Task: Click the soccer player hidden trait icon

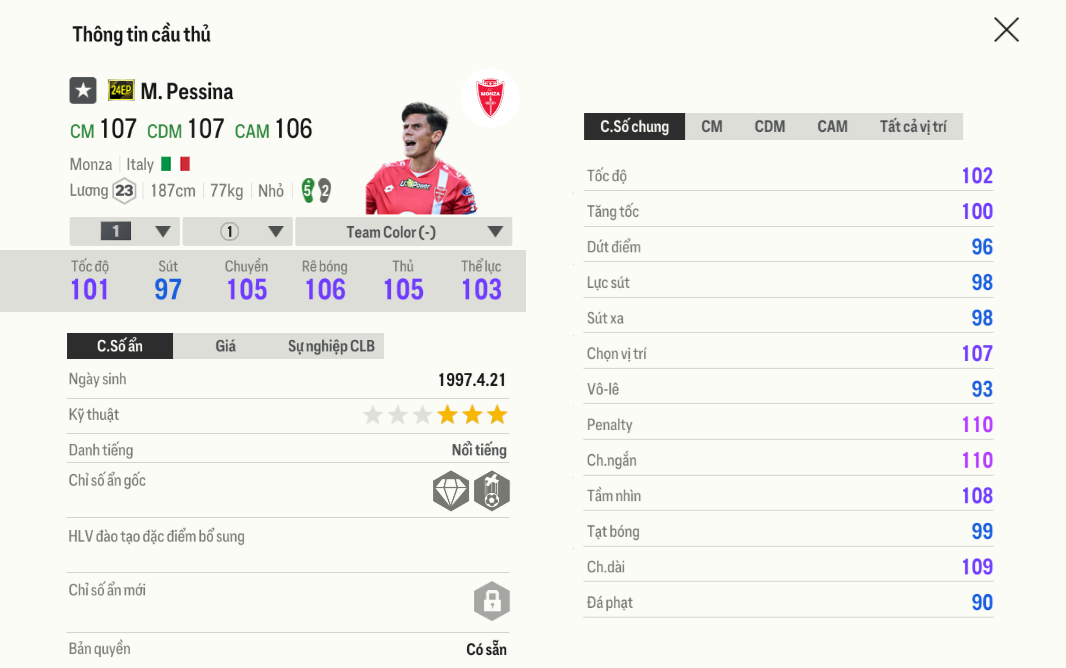Action: pos(492,491)
